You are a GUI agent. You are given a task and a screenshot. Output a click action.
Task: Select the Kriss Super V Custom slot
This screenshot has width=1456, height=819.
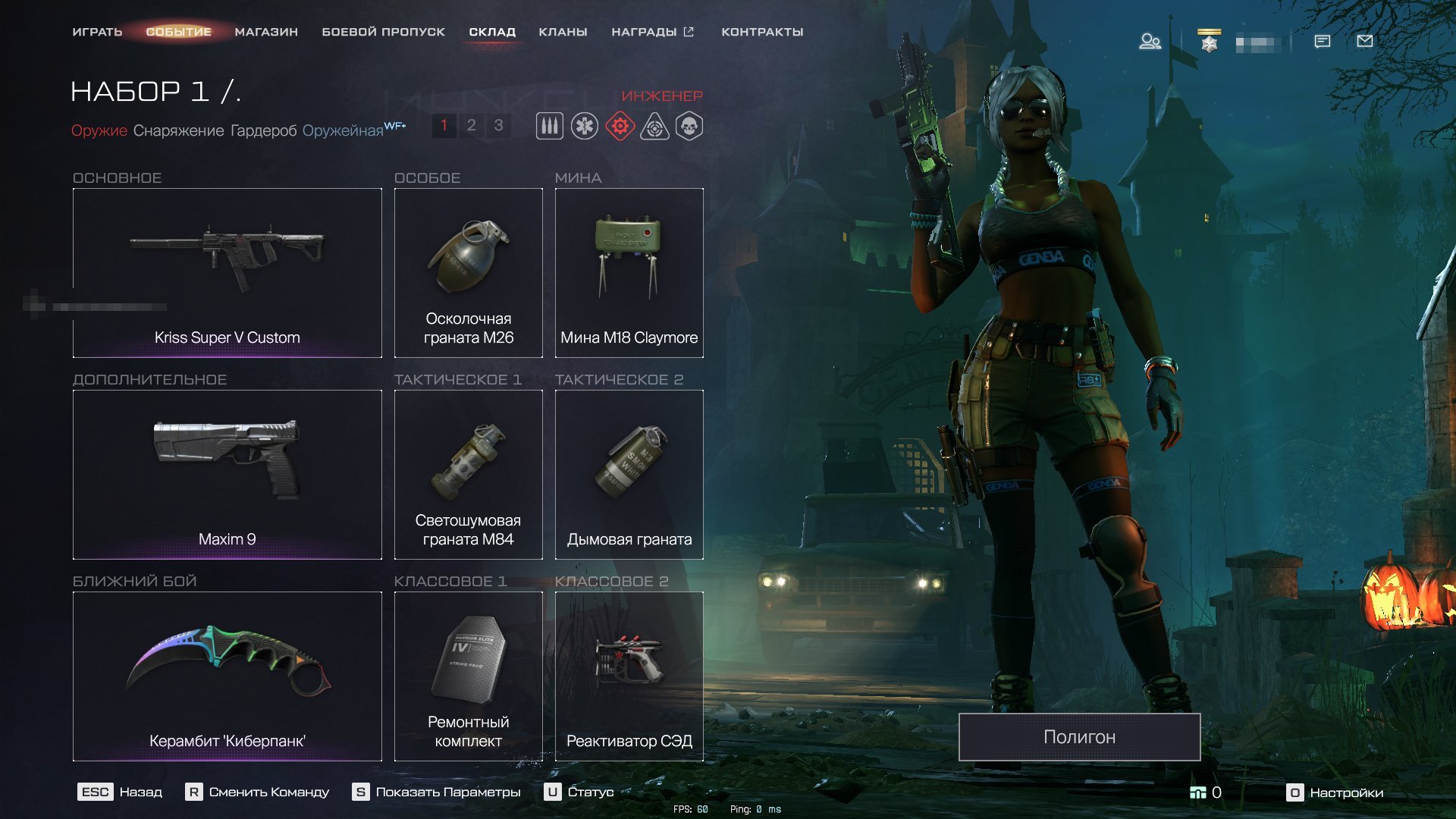(227, 273)
